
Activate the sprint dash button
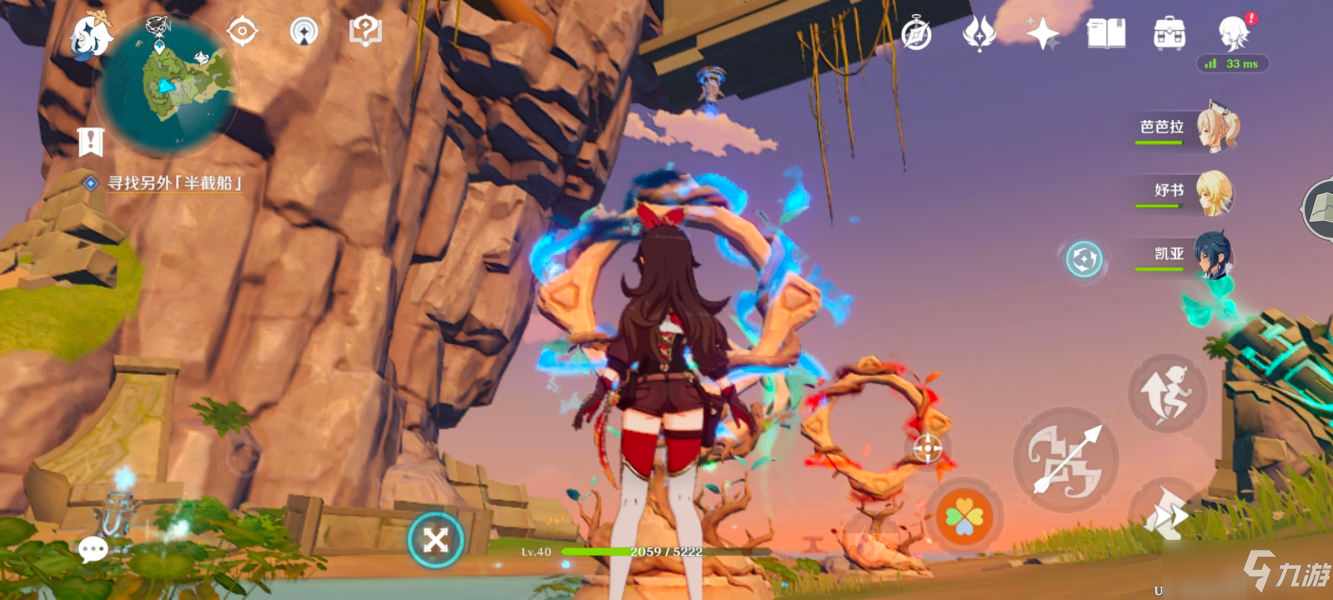coord(1166,517)
